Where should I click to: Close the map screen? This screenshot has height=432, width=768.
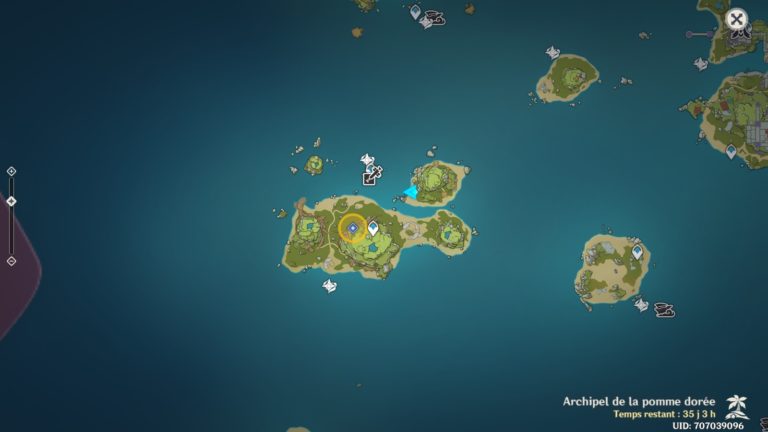[737, 19]
